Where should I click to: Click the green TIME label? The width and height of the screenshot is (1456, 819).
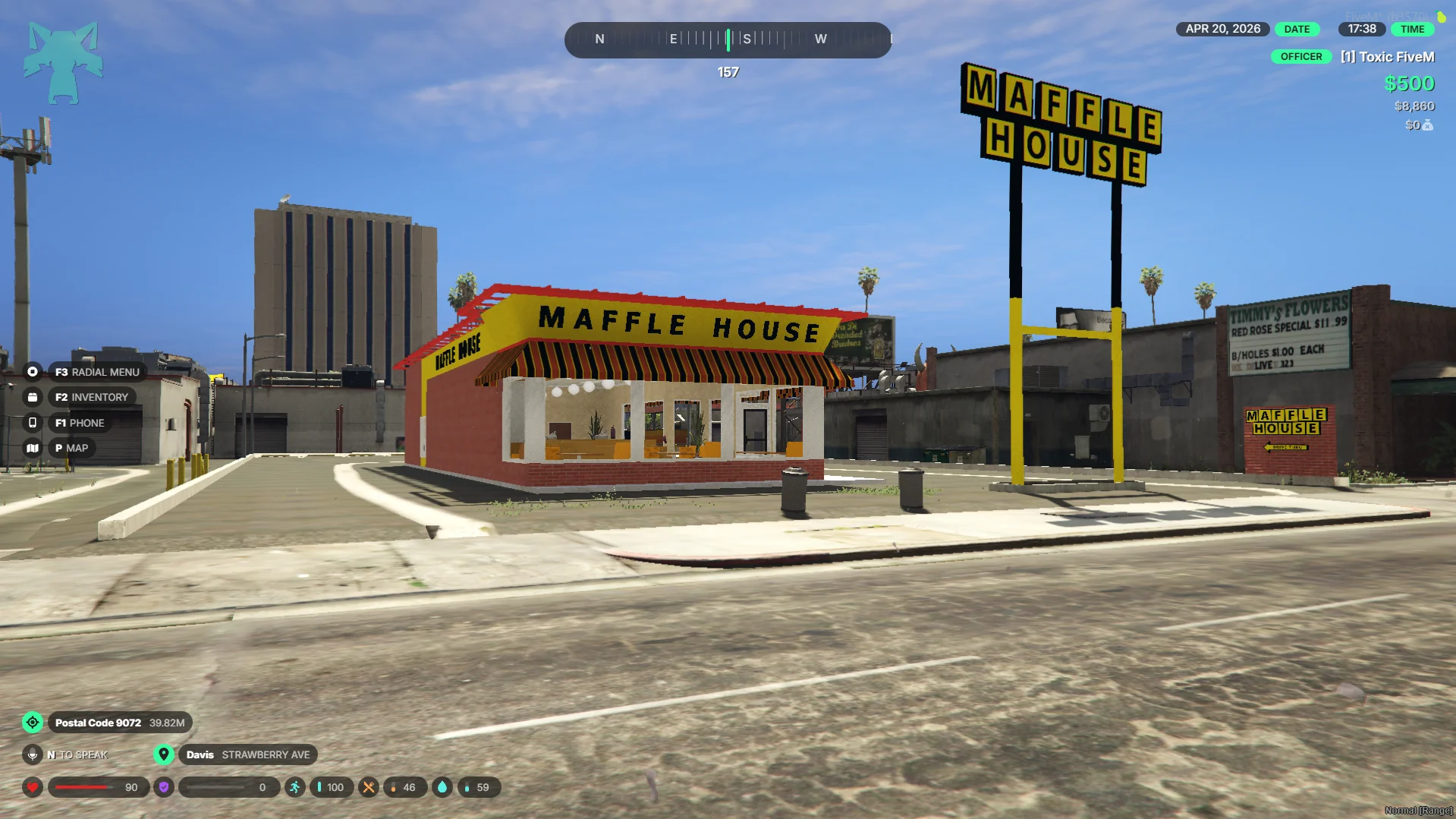click(x=1412, y=29)
